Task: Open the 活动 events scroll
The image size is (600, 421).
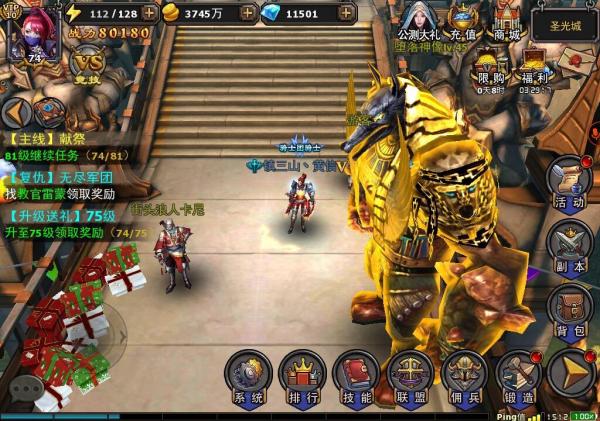Action: [x=570, y=185]
